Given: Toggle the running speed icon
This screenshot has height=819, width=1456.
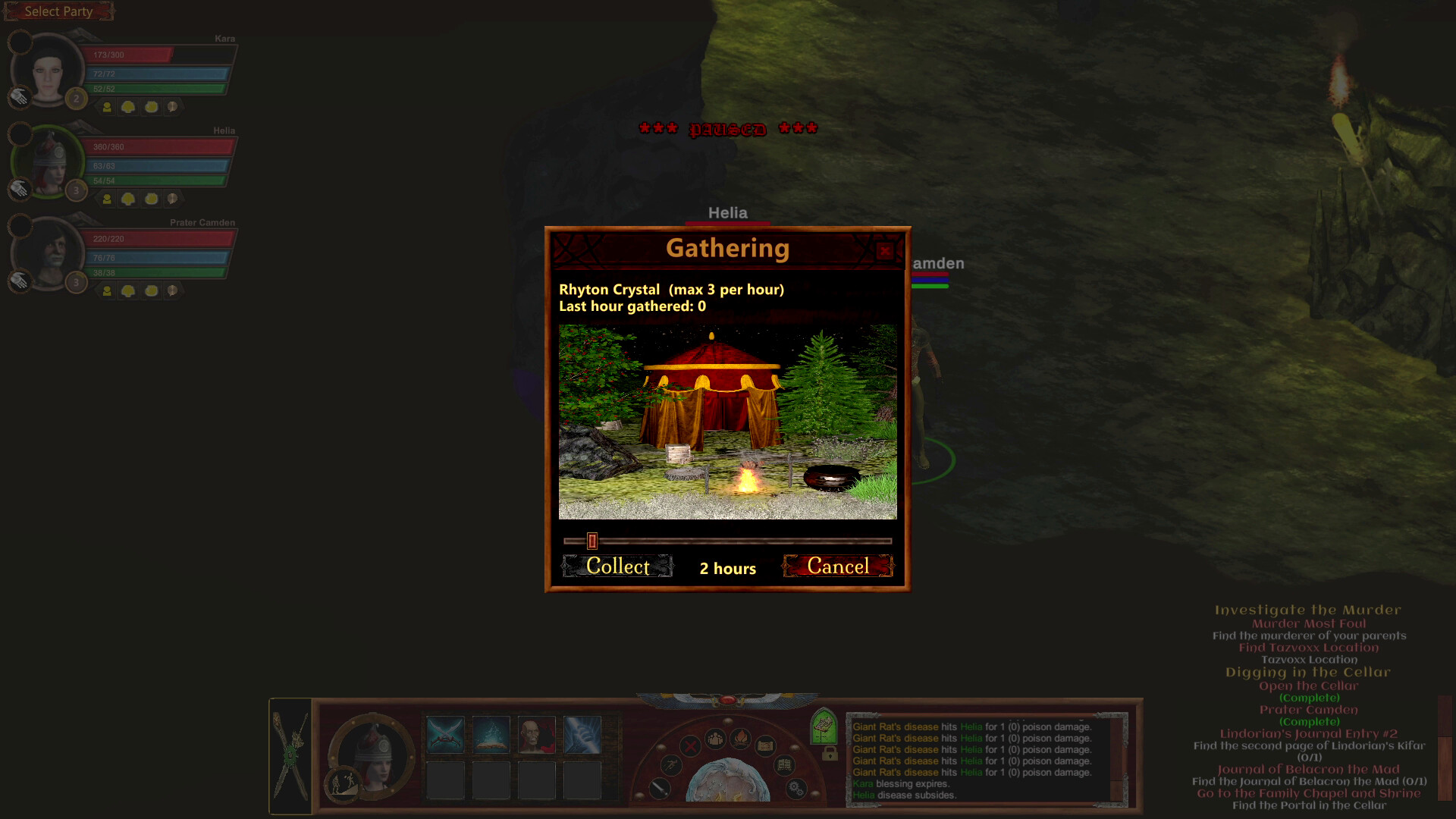Looking at the screenshot, I should tap(671, 767).
